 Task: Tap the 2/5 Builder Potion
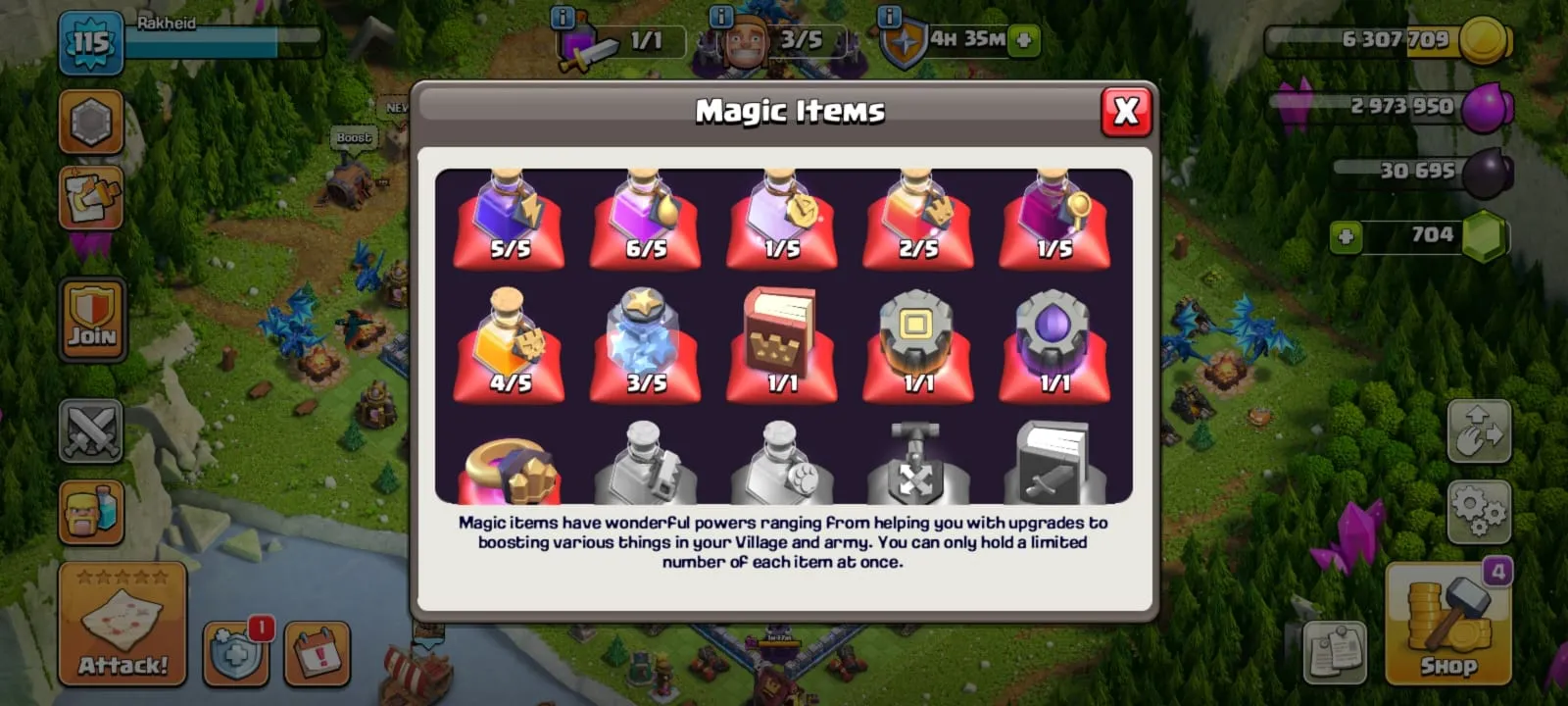pos(919,221)
